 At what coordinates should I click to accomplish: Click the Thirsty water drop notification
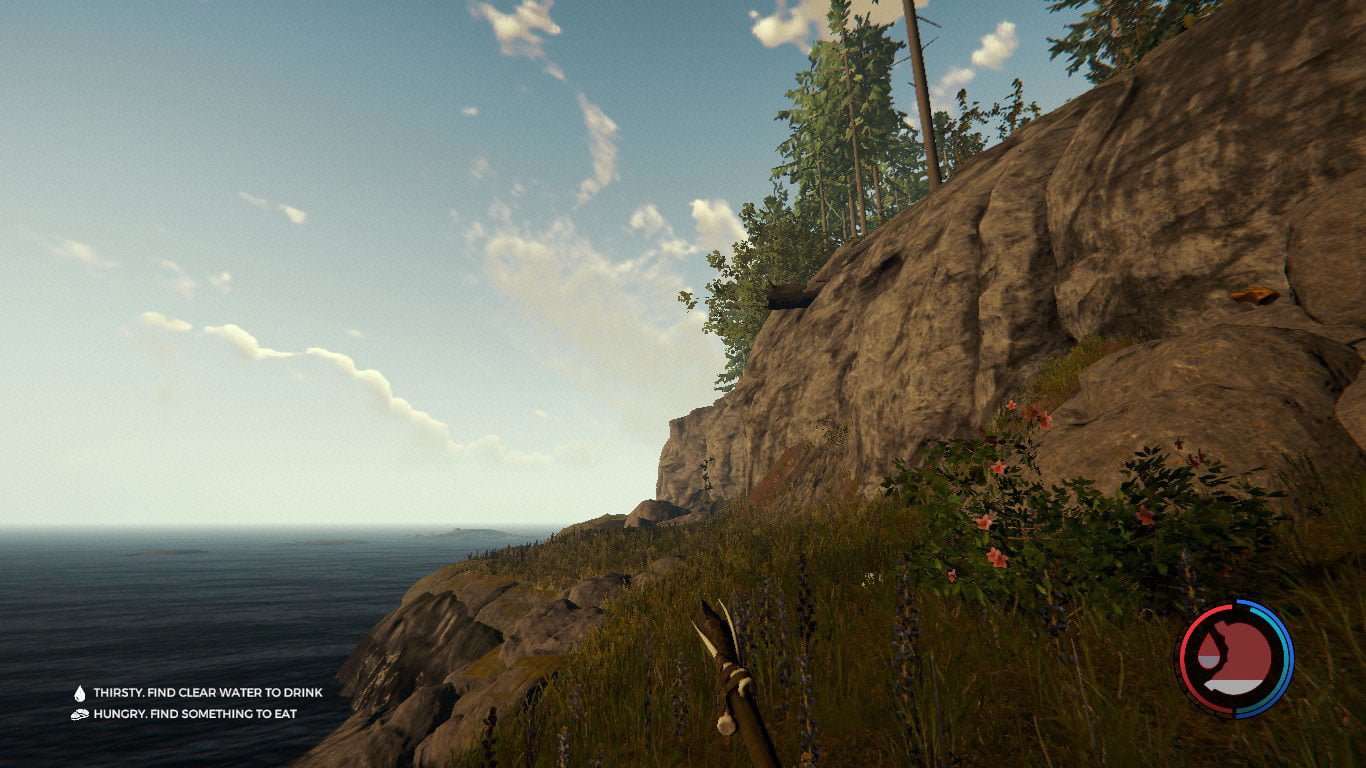(197, 692)
